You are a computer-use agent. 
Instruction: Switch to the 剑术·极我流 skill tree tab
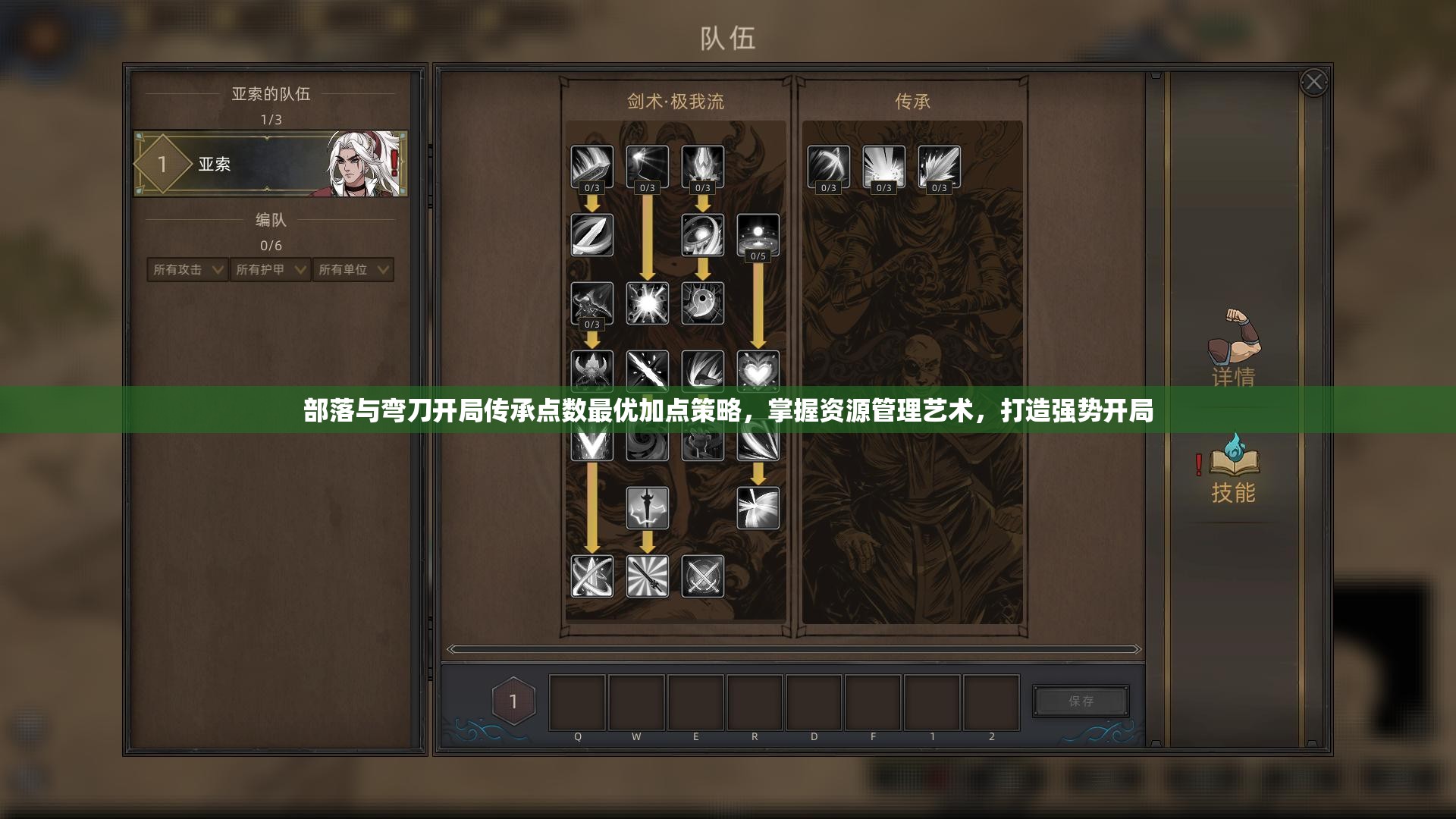pos(675,101)
